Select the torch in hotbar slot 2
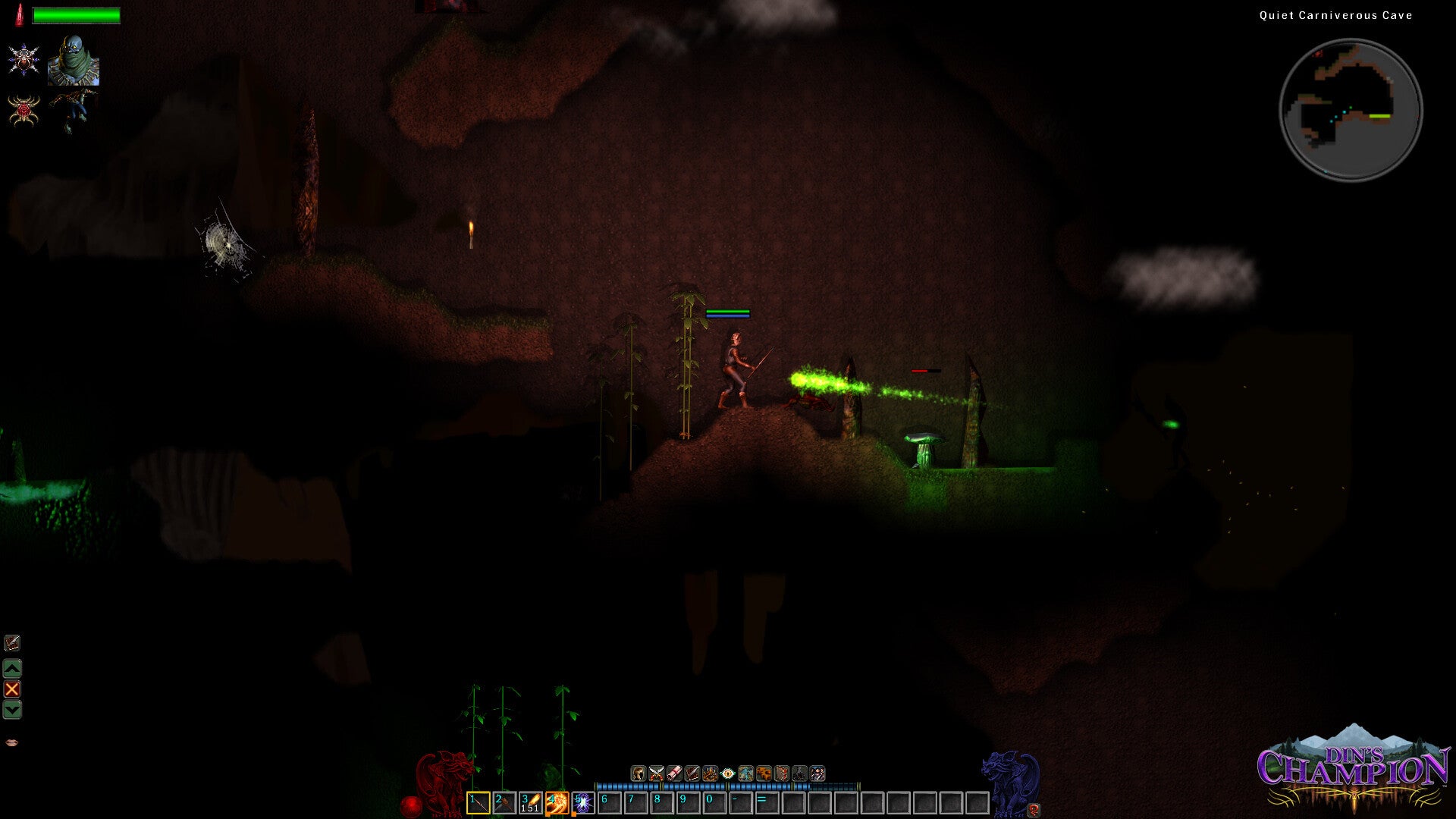 click(504, 802)
